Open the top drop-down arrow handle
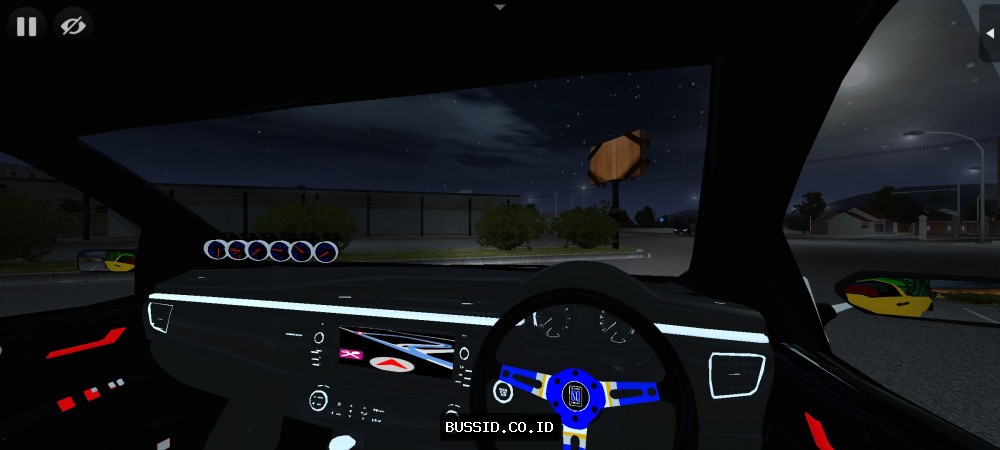 point(500,6)
